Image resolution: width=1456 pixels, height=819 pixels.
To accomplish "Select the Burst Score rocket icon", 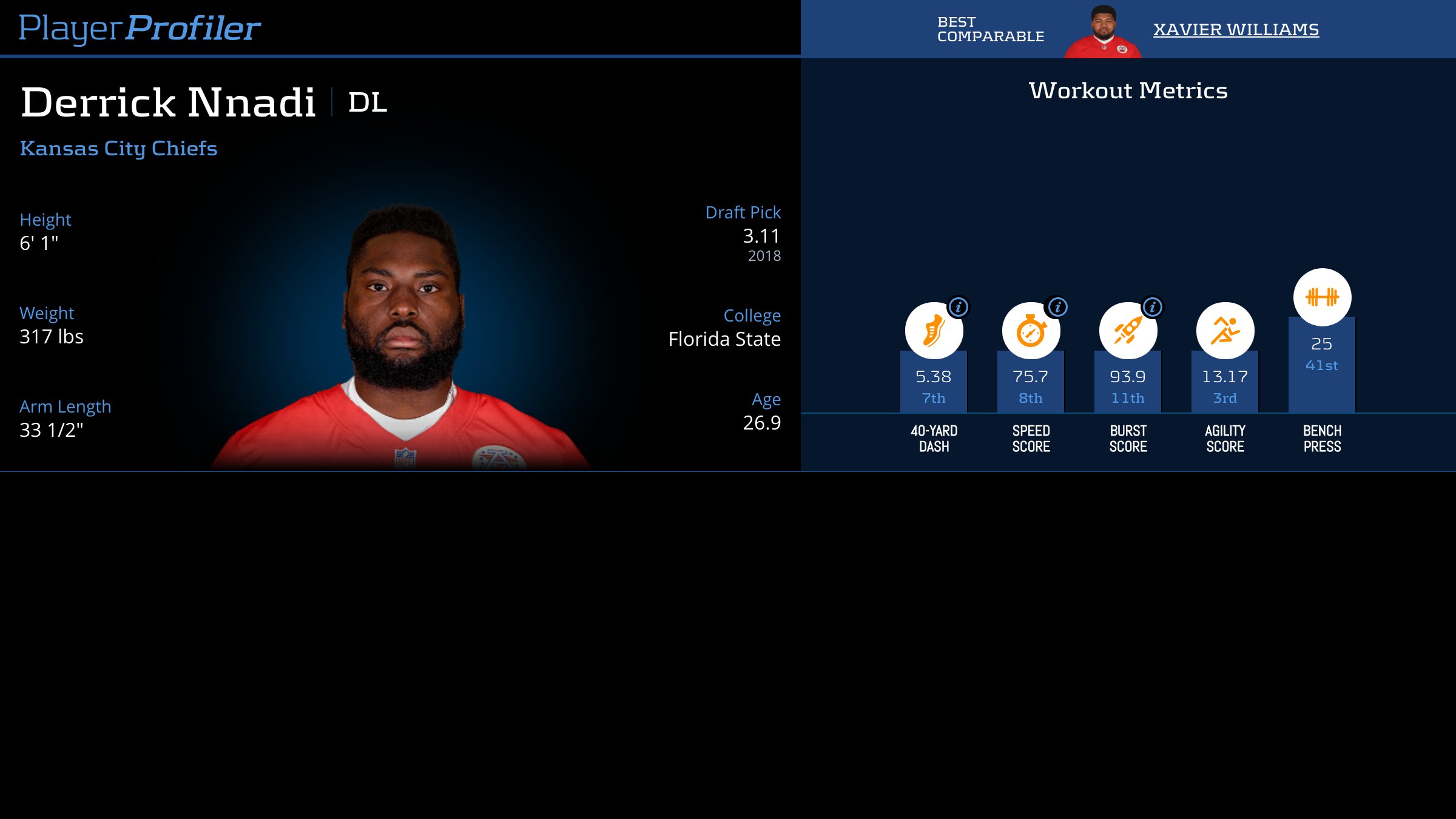I will coord(1127,332).
